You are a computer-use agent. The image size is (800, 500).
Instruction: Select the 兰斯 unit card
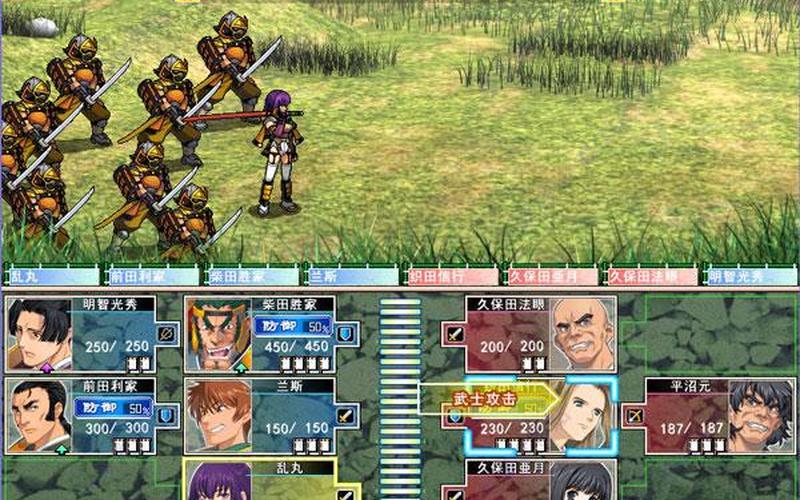point(272,413)
